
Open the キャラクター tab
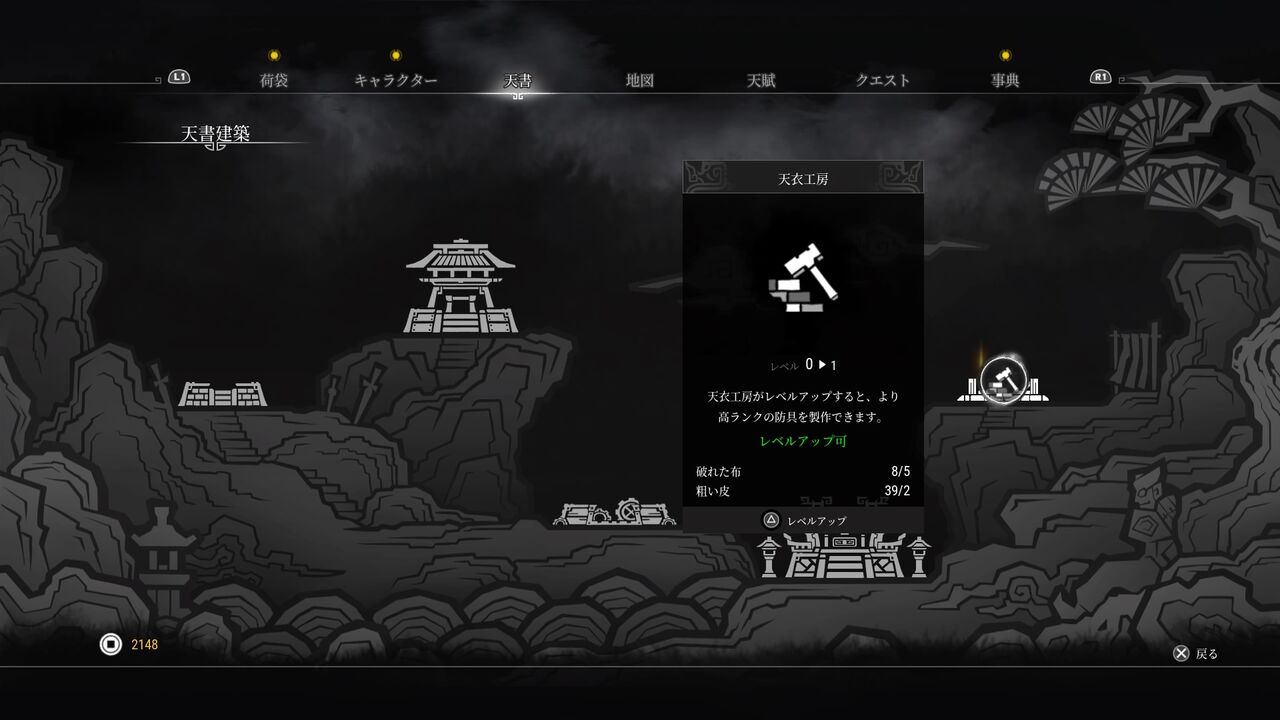398,78
